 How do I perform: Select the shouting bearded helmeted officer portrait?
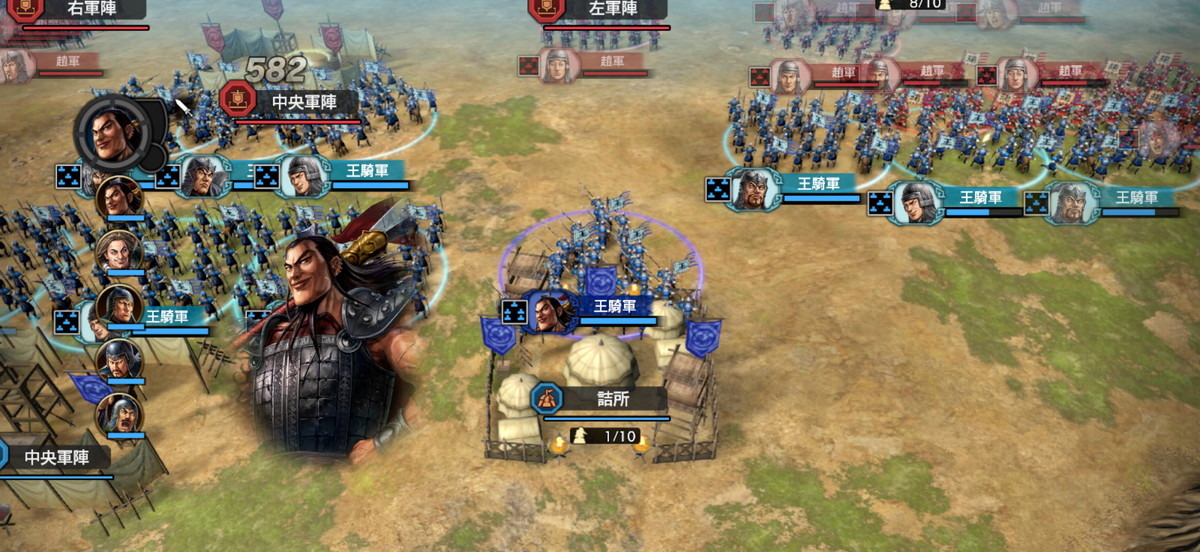[x=120, y=413]
